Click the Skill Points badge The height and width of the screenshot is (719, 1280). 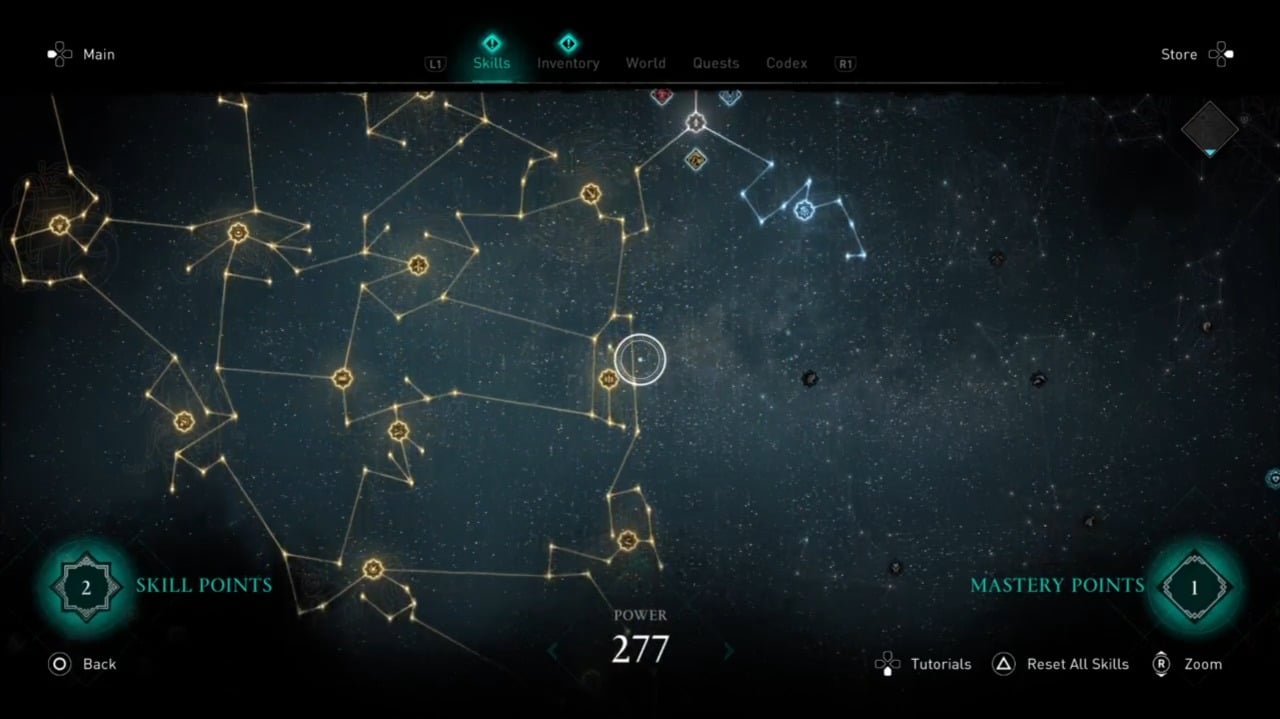tap(86, 587)
